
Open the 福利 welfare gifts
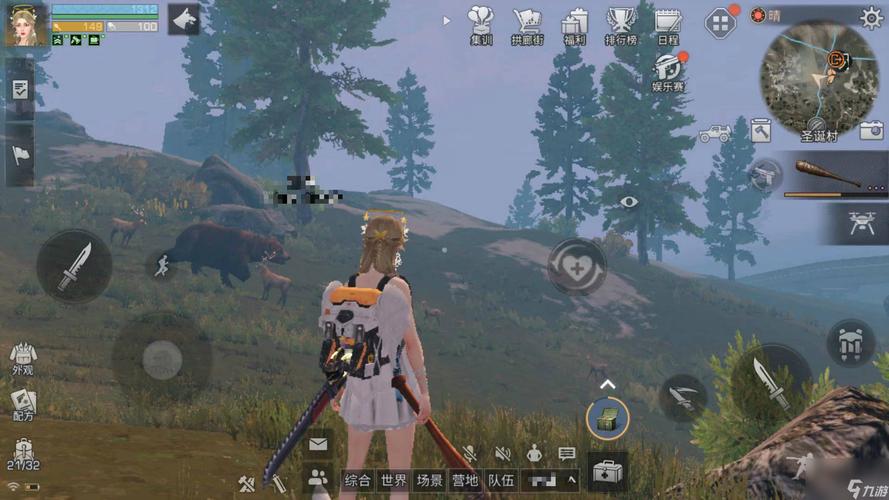tap(574, 26)
